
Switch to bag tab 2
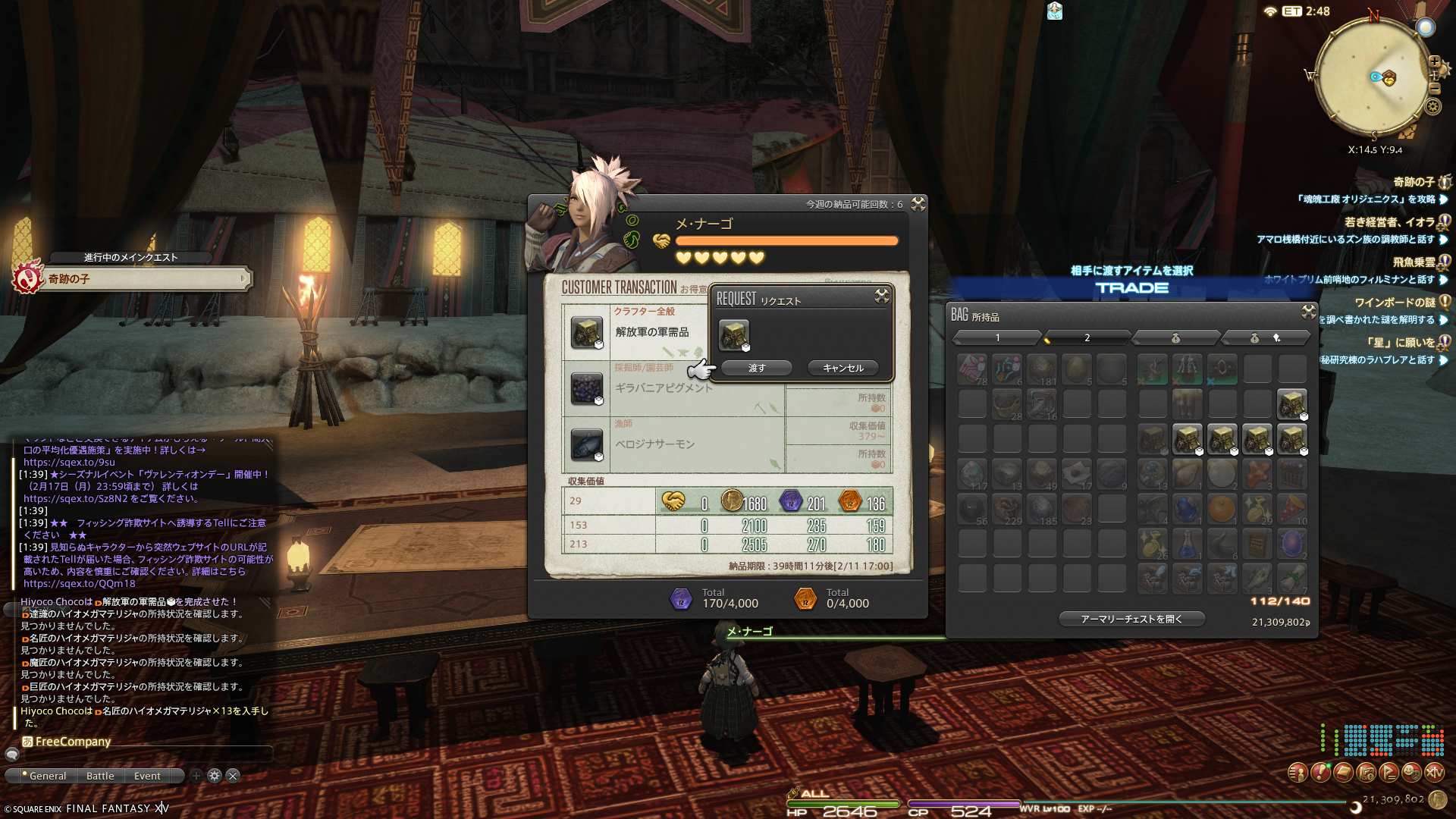pyautogui.click(x=1087, y=337)
